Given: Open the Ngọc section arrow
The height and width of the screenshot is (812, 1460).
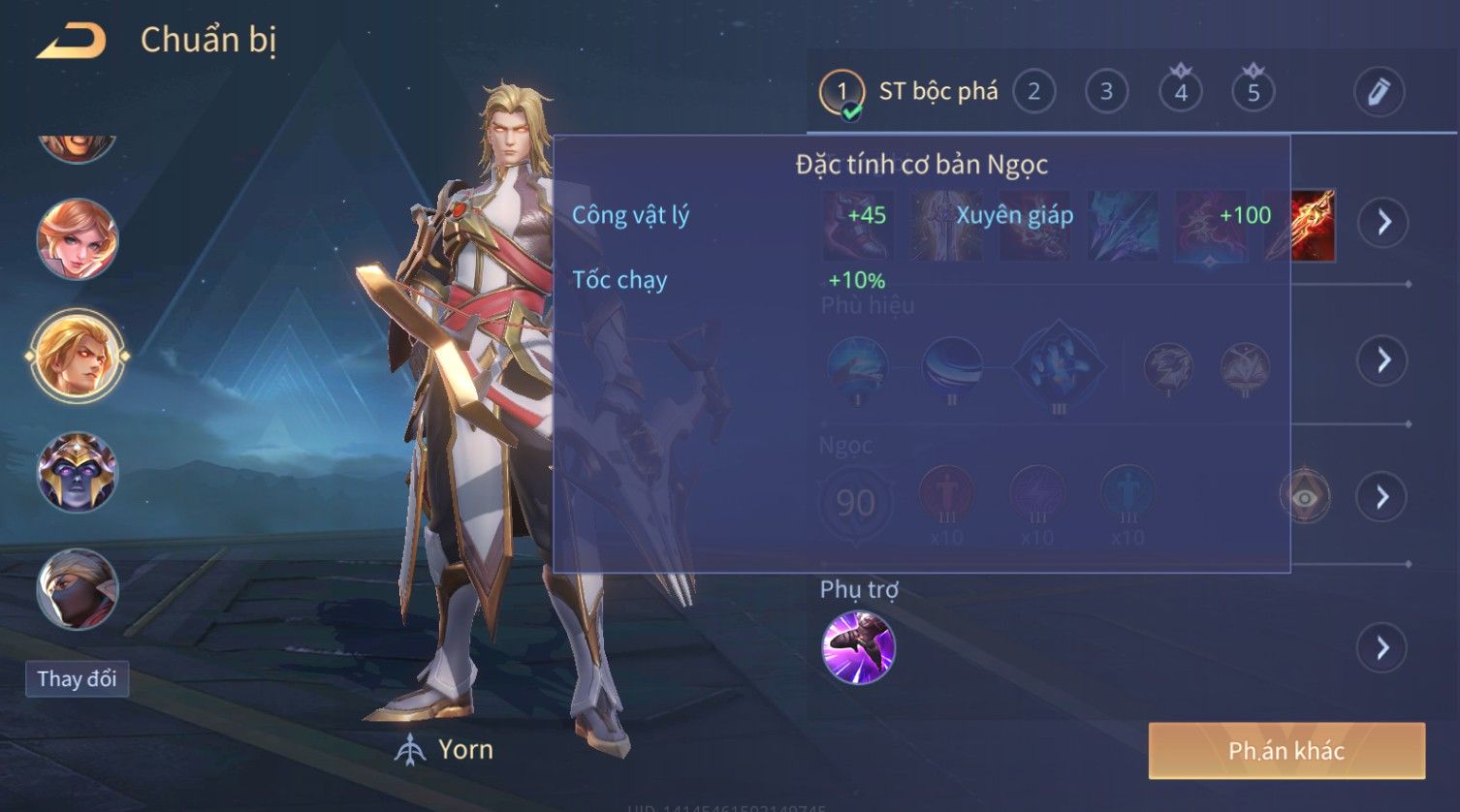Looking at the screenshot, I should [1382, 498].
